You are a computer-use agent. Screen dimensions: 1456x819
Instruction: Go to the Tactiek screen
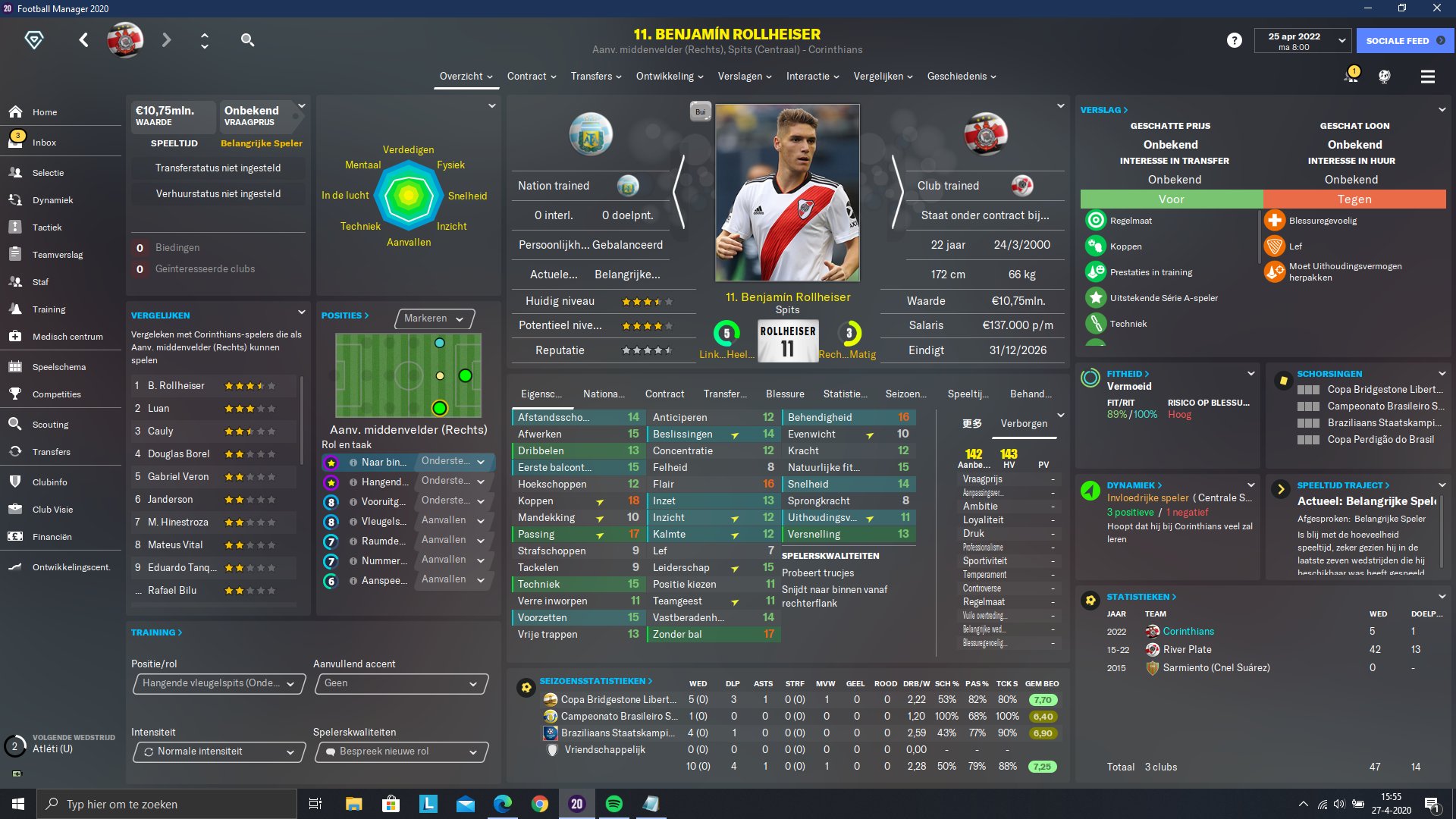pyautogui.click(x=47, y=227)
